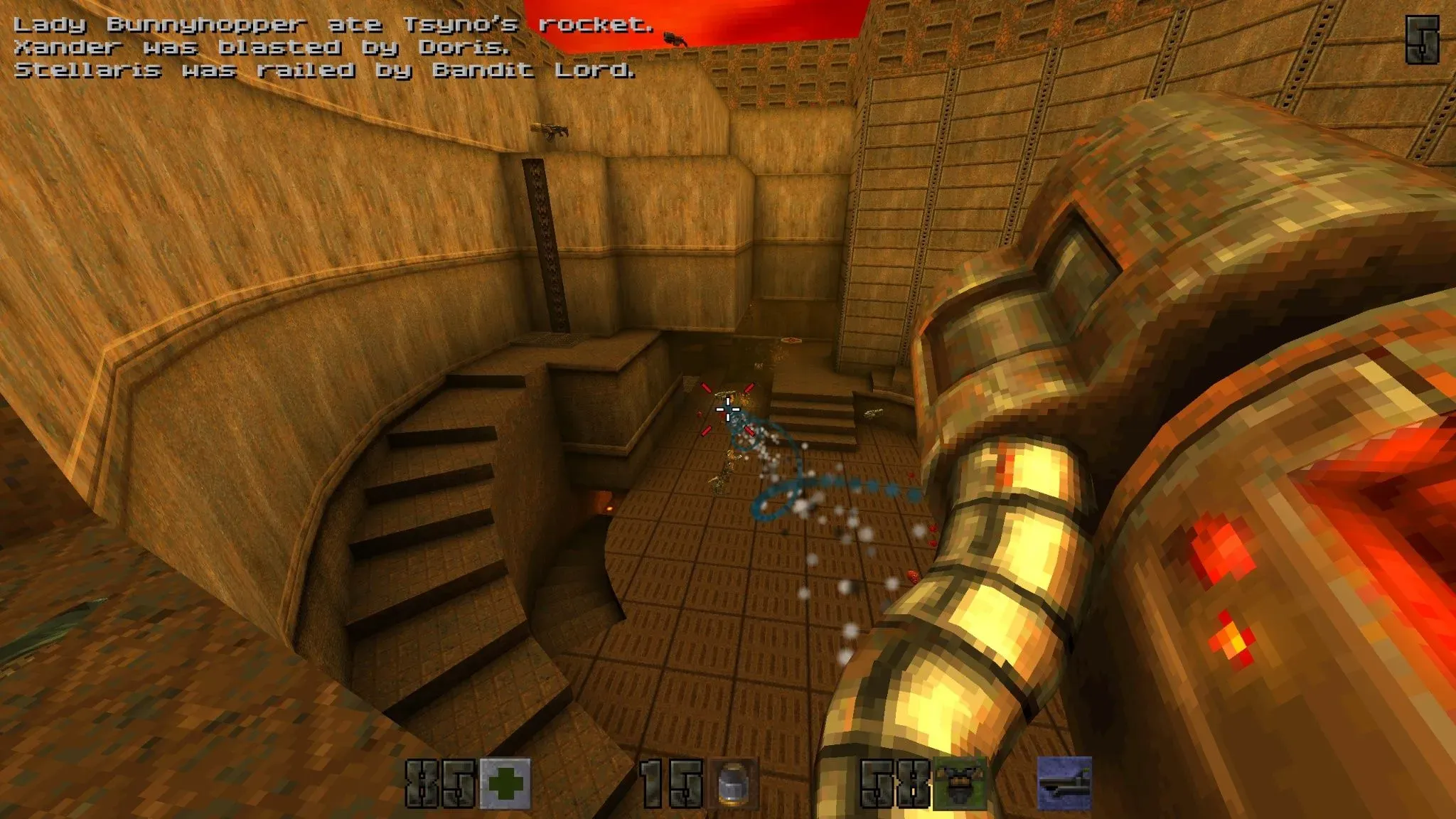
Task: Click the green cross health icon
Action: click(x=505, y=783)
